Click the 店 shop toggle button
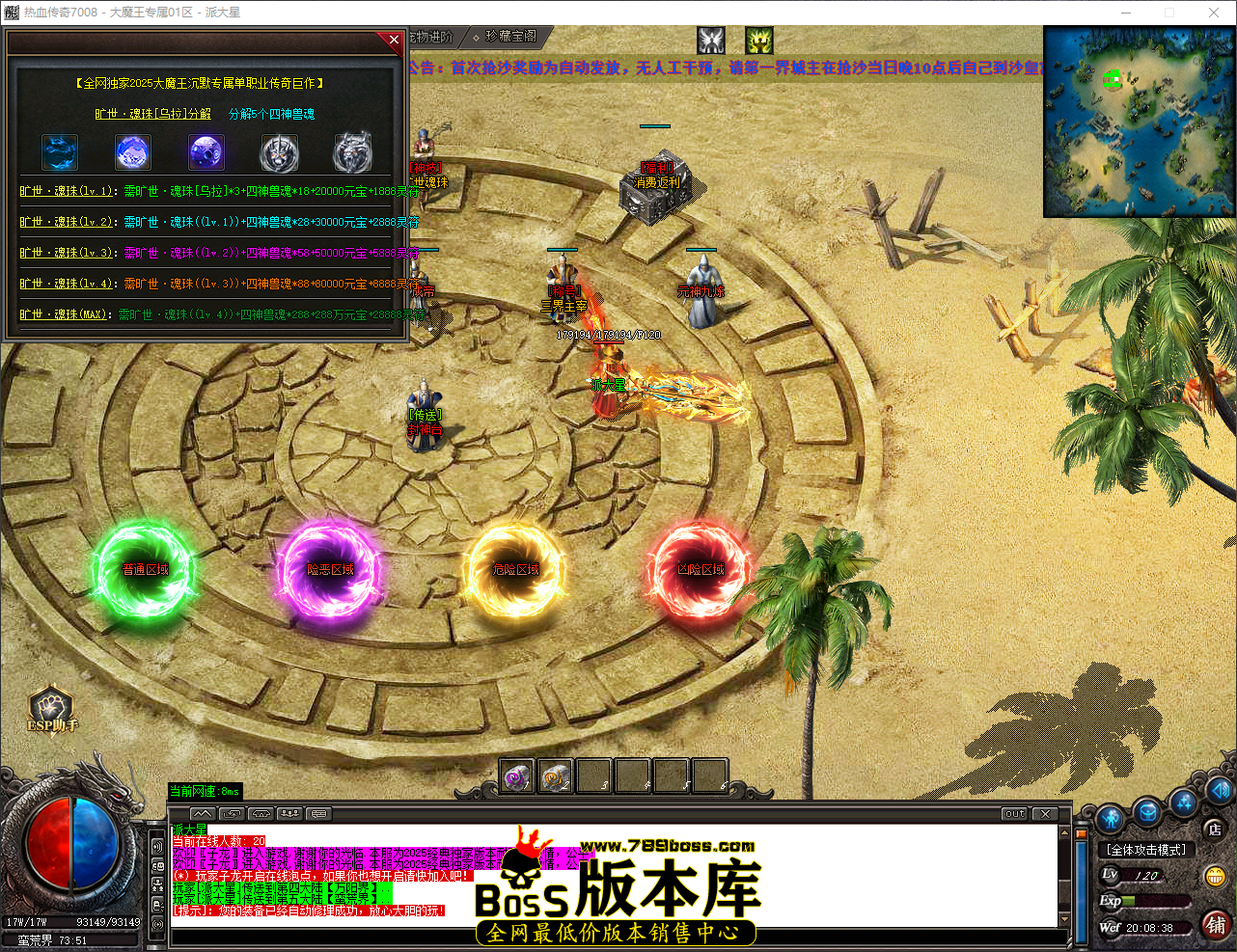 pos(1215,830)
